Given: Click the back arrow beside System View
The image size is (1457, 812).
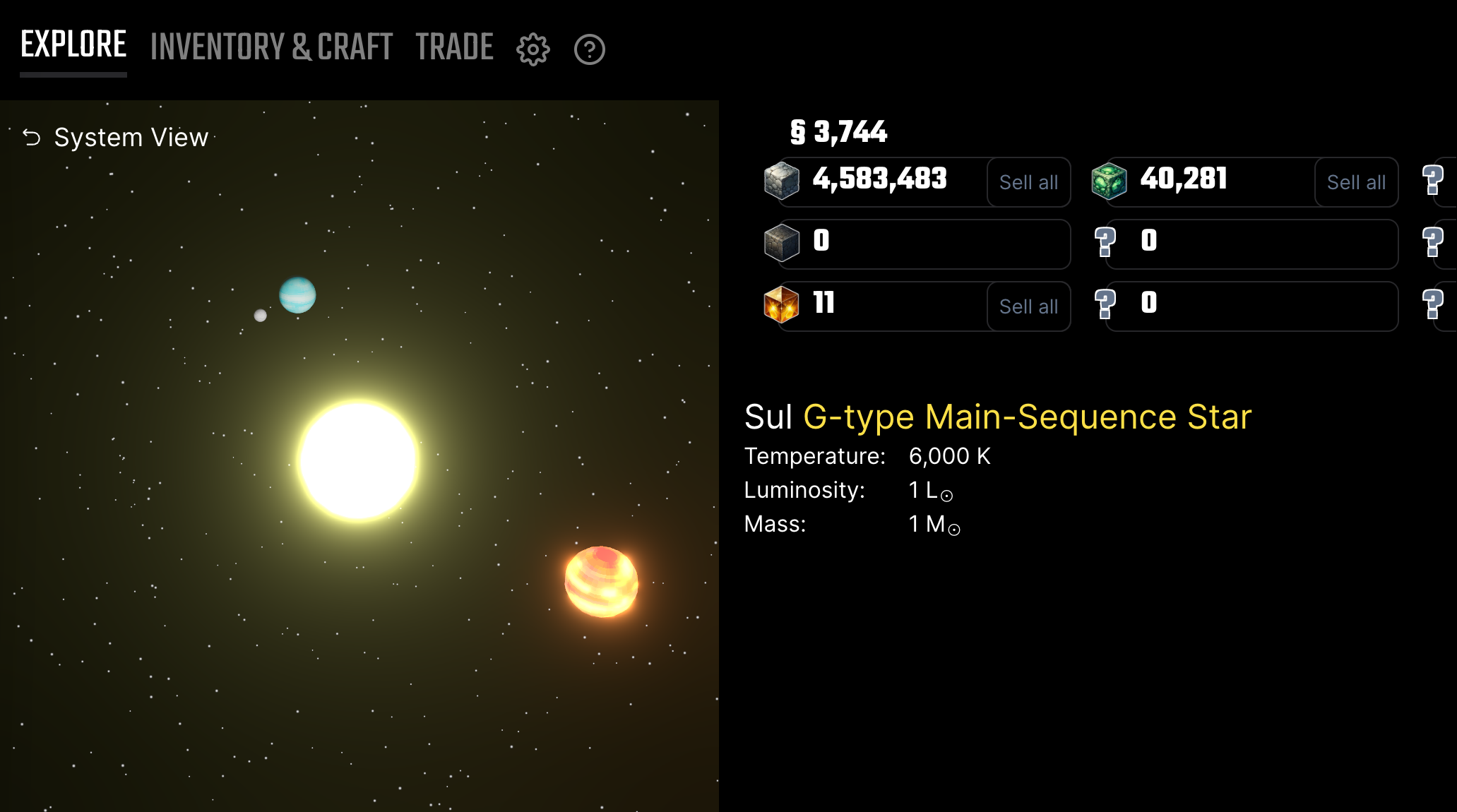Looking at the screenshot, I should pos(30,137).
